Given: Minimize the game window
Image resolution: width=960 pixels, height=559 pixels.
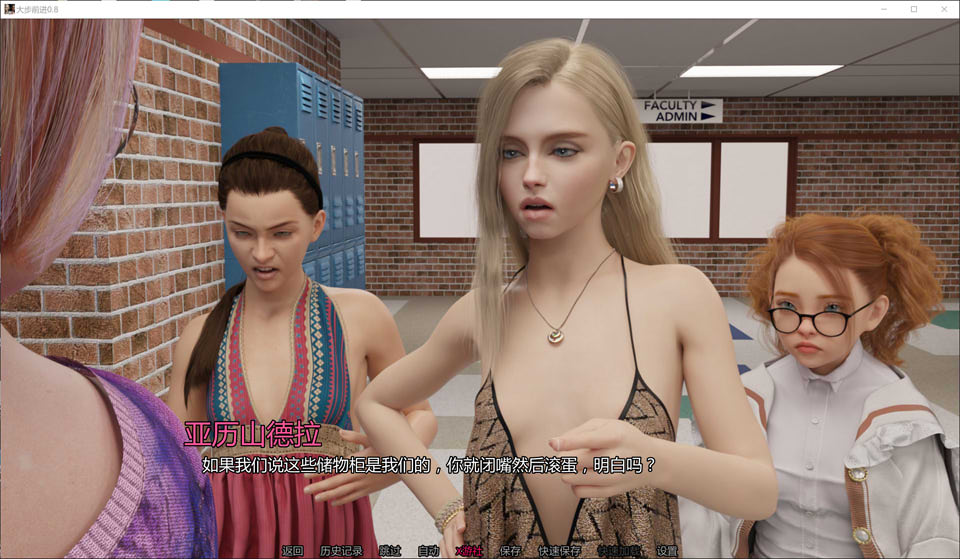Looking at the screenshot, I should 885,9.
